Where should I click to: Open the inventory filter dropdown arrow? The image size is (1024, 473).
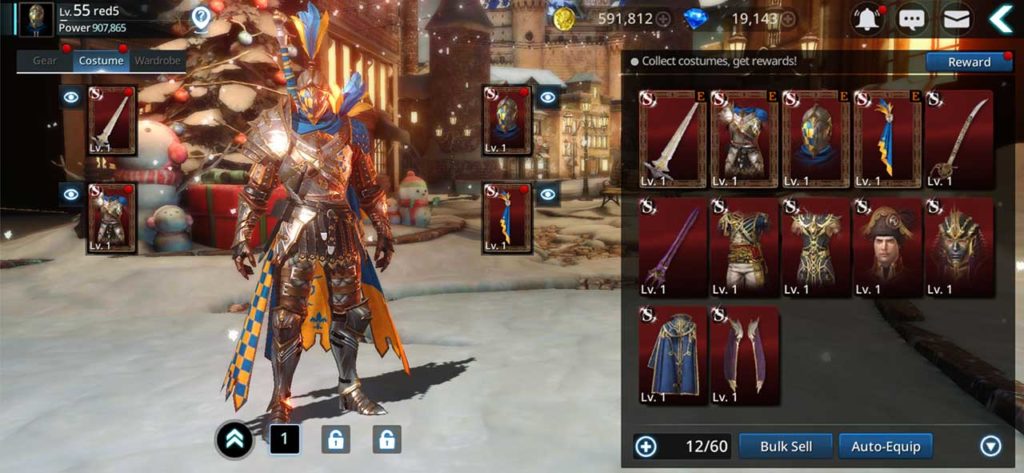click(x=990, y=446)
